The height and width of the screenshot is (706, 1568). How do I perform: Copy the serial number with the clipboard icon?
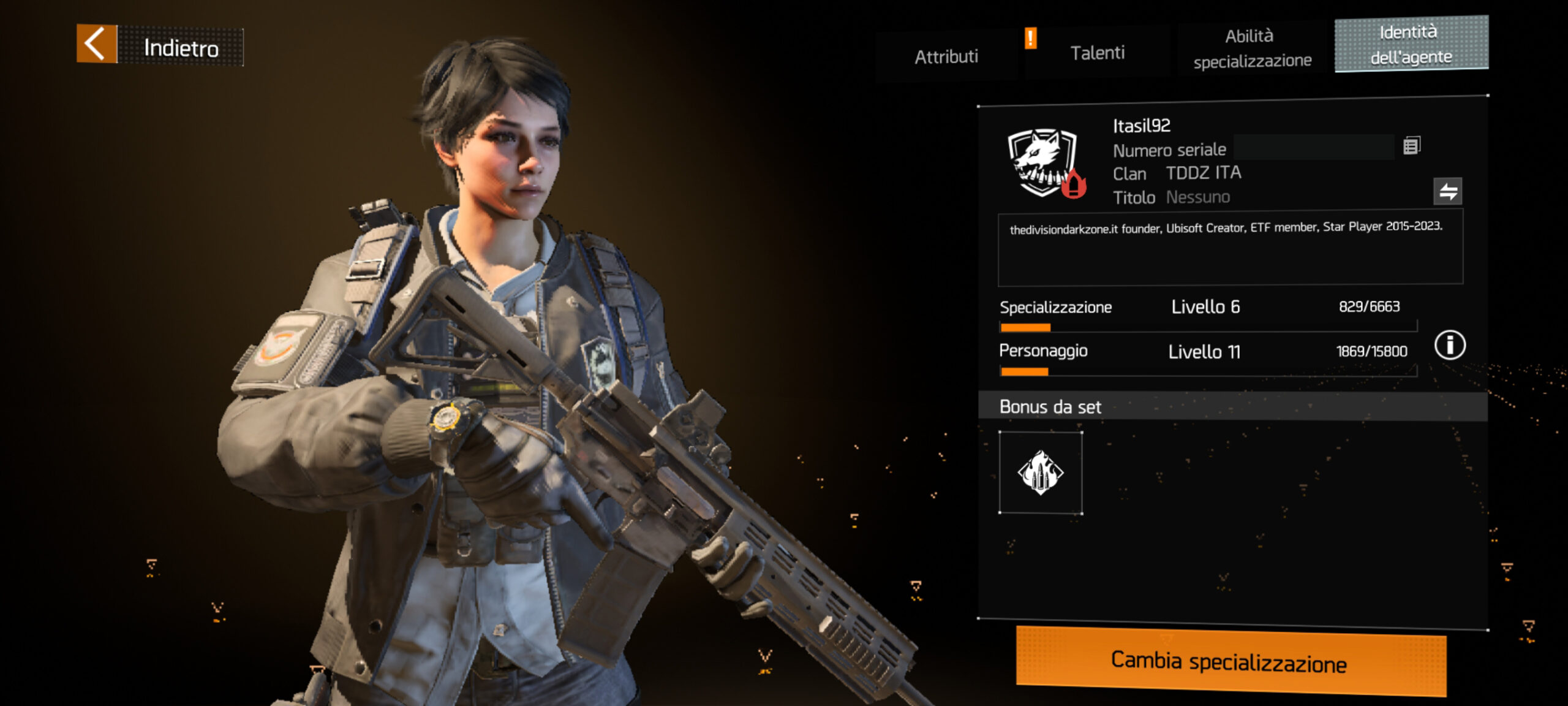pyautogui.click(x=1411, y=146)
